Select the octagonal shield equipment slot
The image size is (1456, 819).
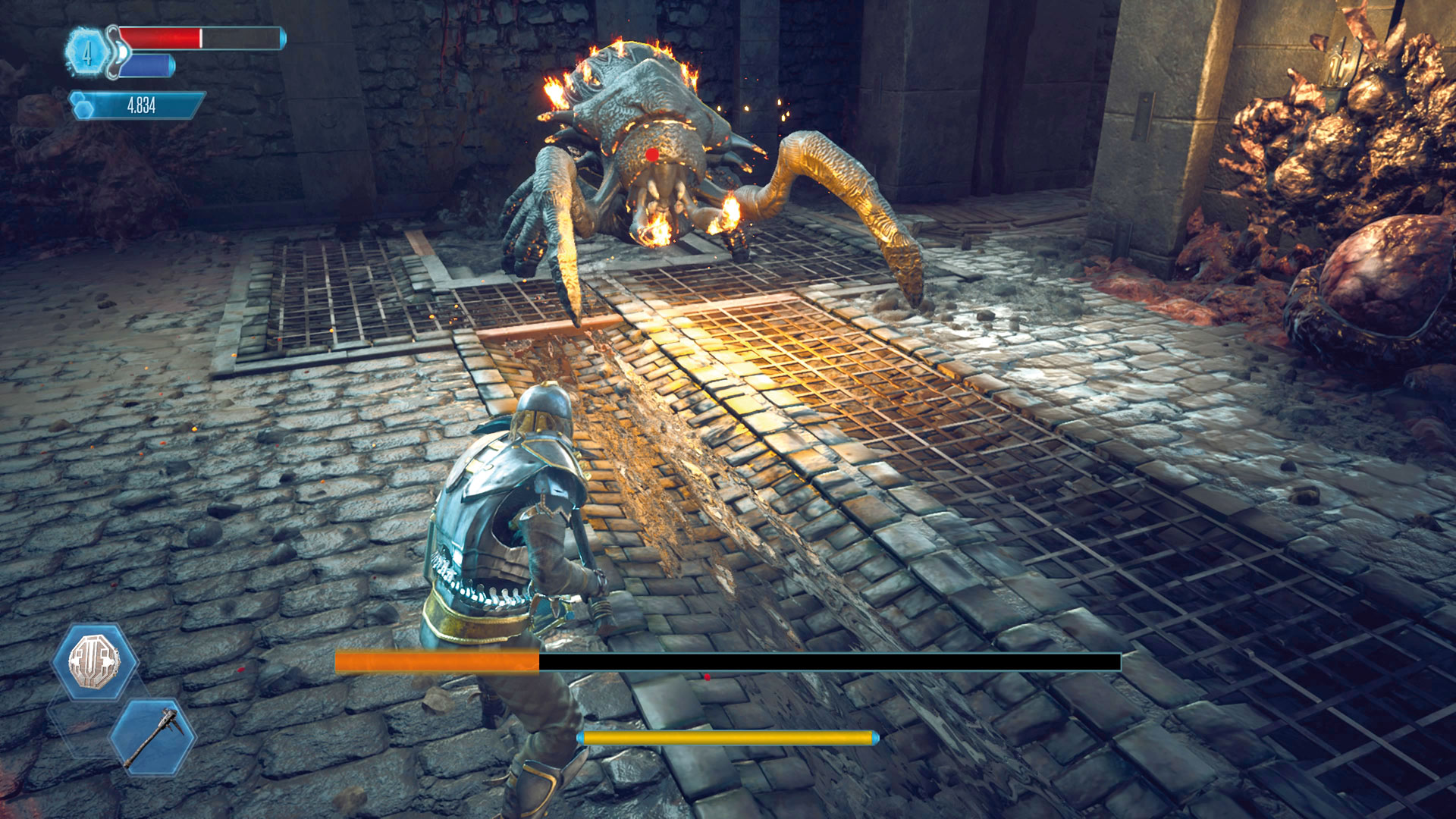[96, 661]
